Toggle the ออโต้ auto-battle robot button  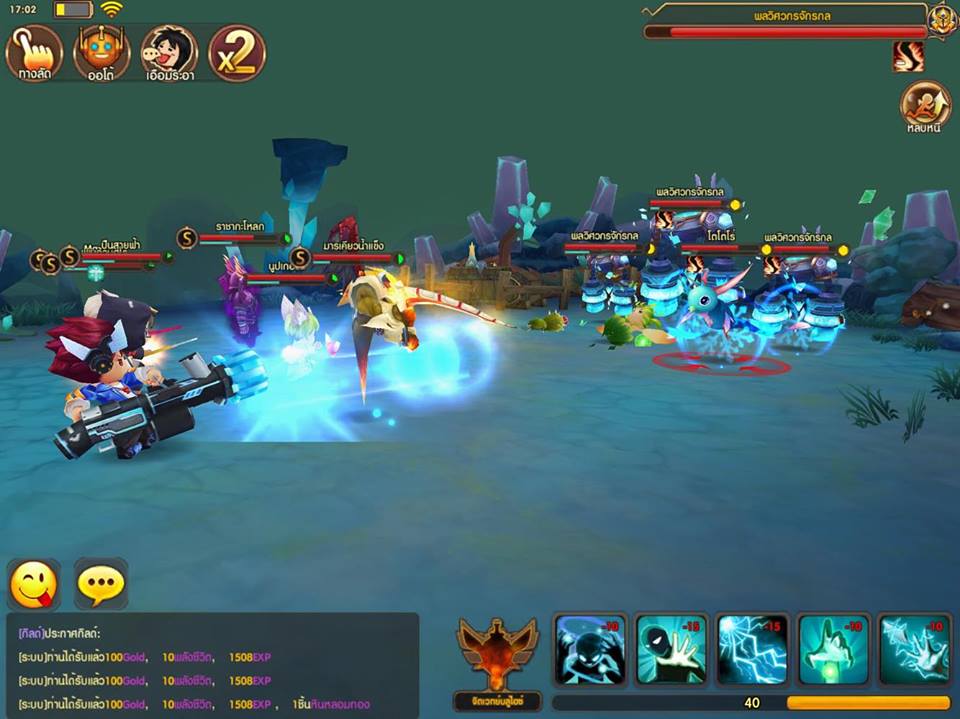click(101, 53)
